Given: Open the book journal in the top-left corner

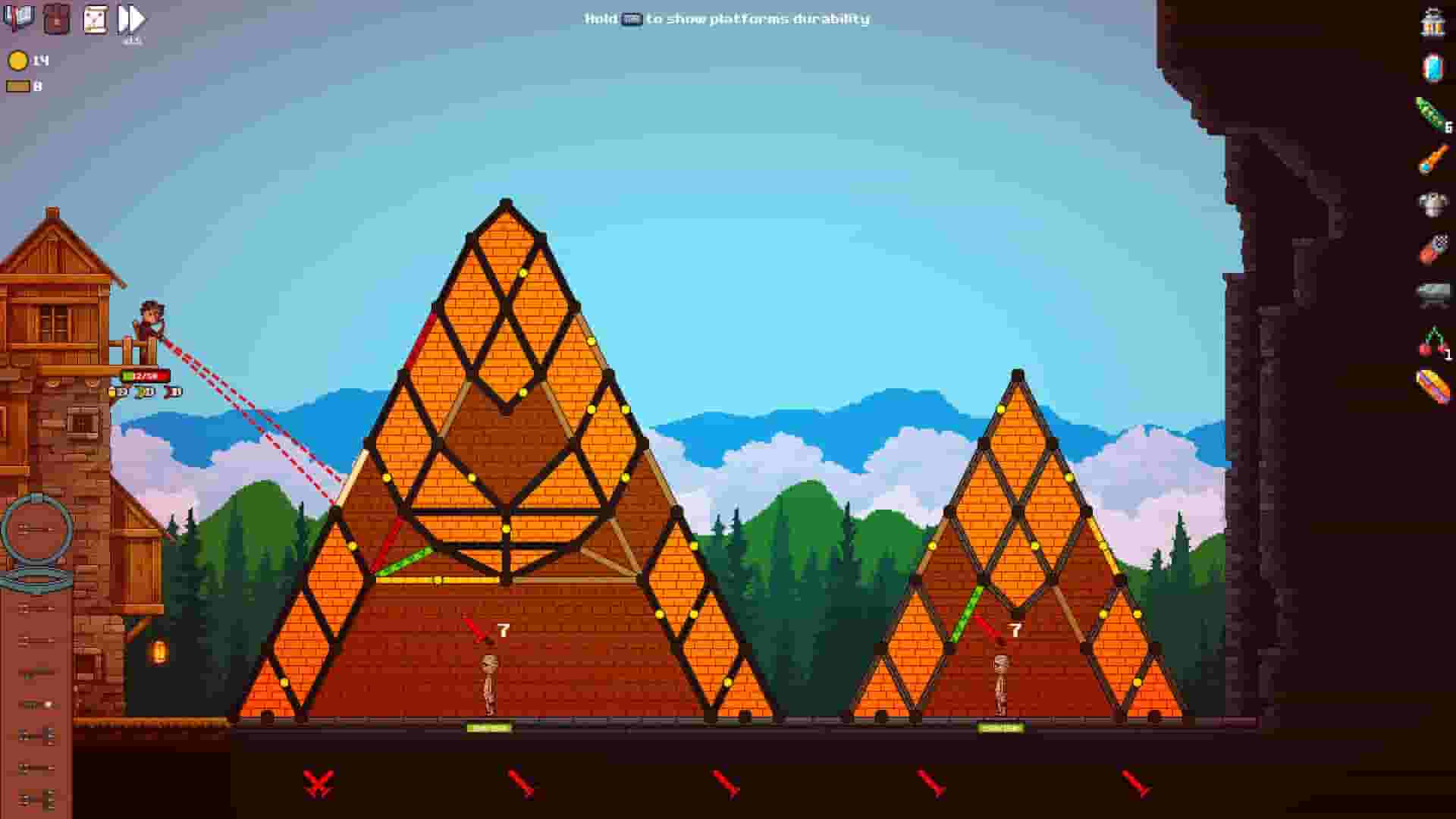Looking at the screenshot, I should 18,17.
